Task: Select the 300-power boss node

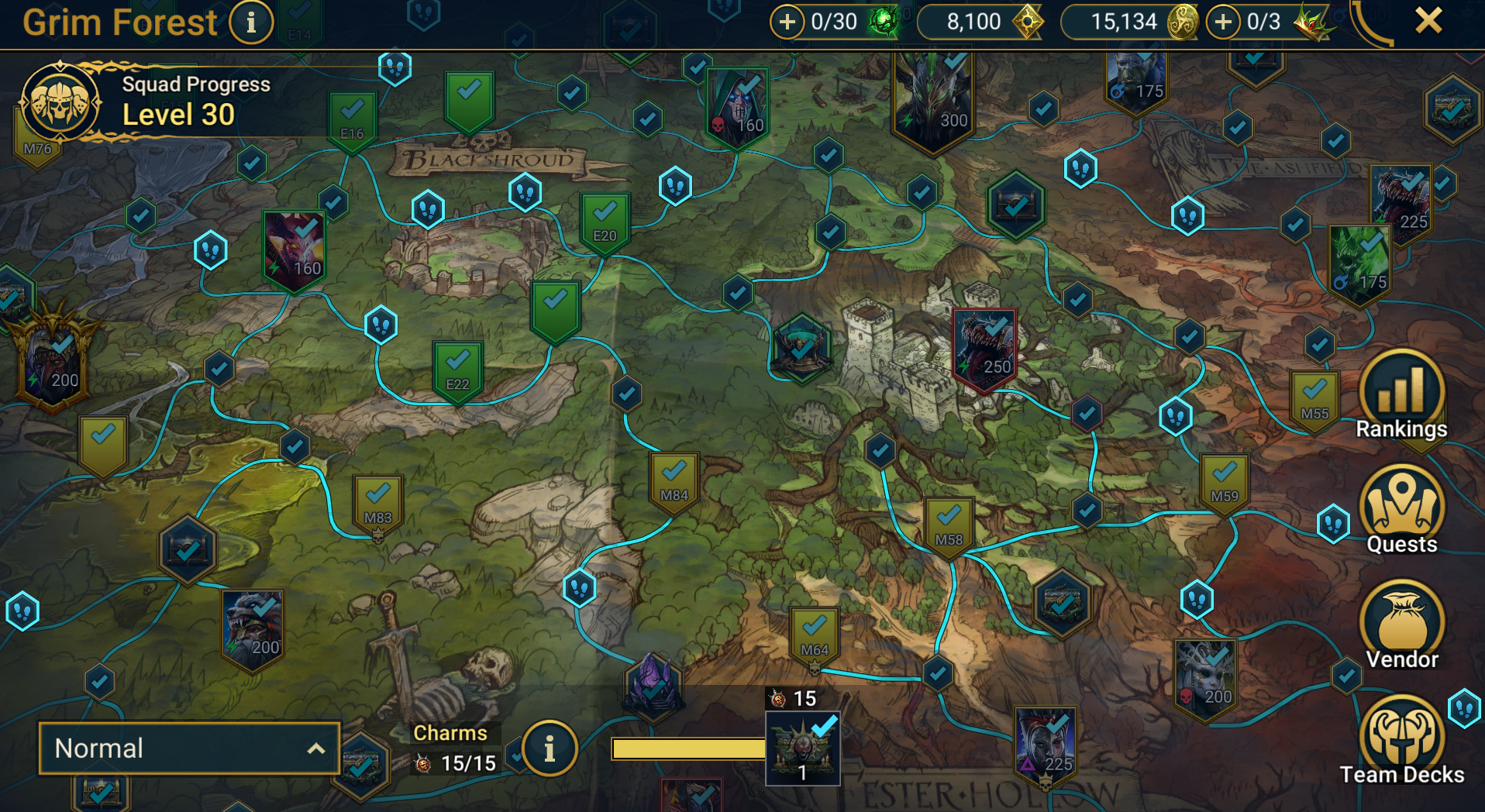Action: (932, 101)
